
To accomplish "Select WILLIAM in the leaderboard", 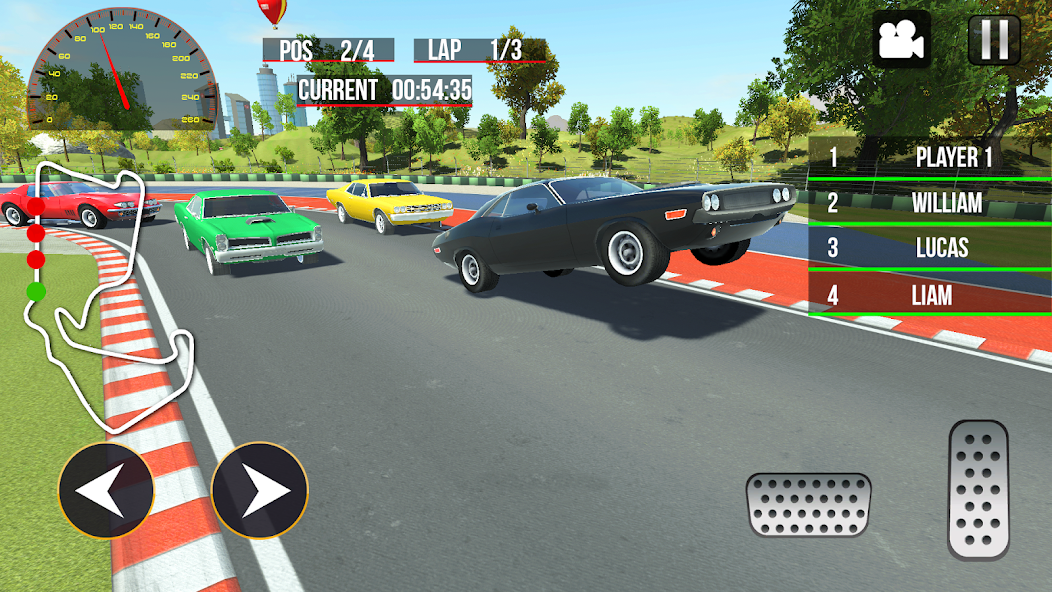I will (x=930, y=203).
